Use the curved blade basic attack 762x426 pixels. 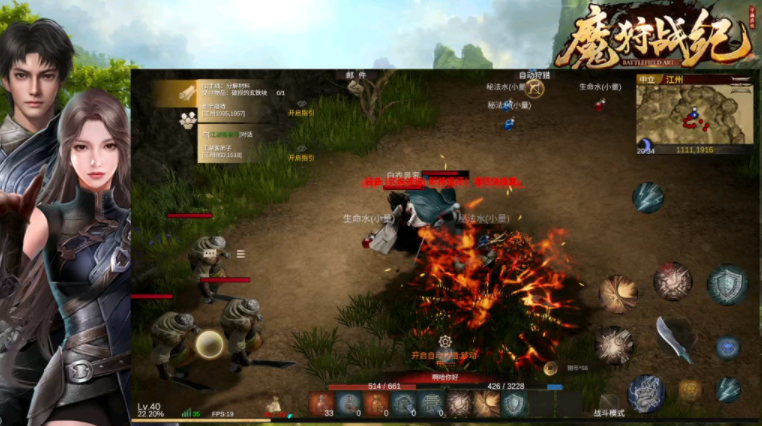tap(675, 338)
